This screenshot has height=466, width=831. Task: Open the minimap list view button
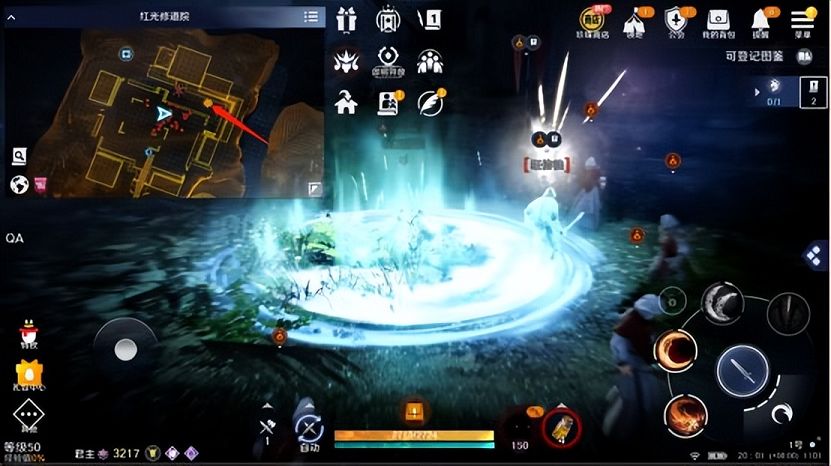(311, 17)
